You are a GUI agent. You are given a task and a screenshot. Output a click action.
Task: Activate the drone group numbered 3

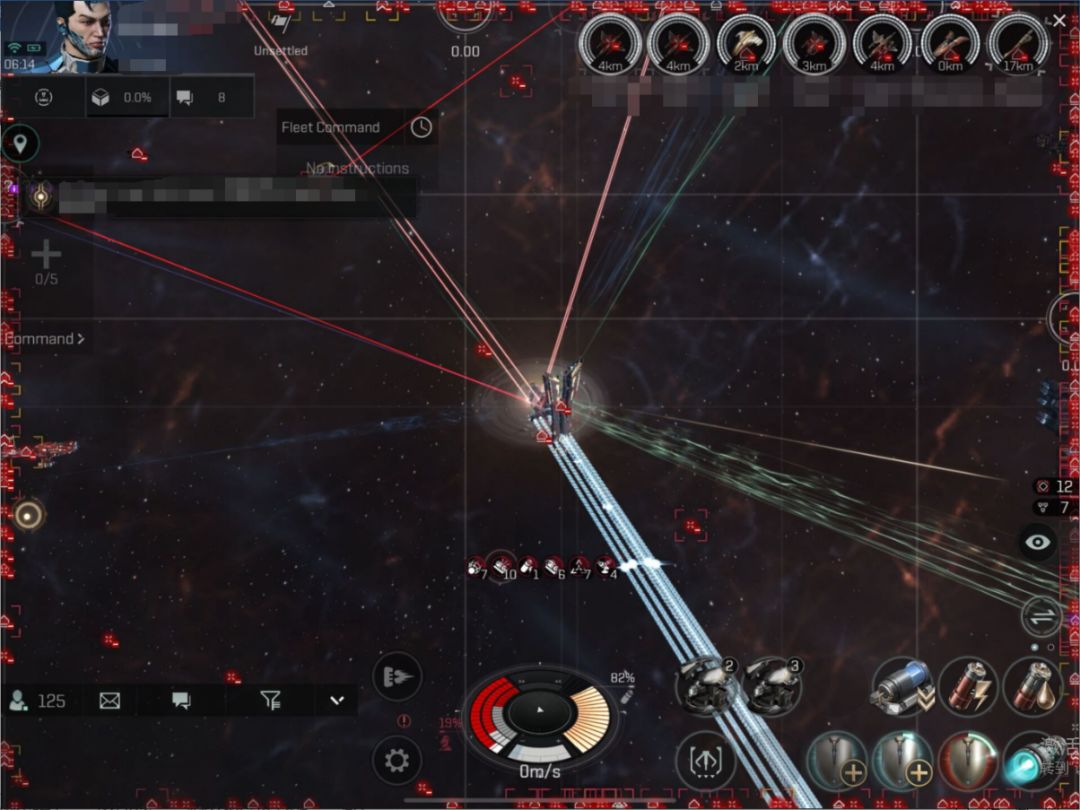tap(772, 684)
